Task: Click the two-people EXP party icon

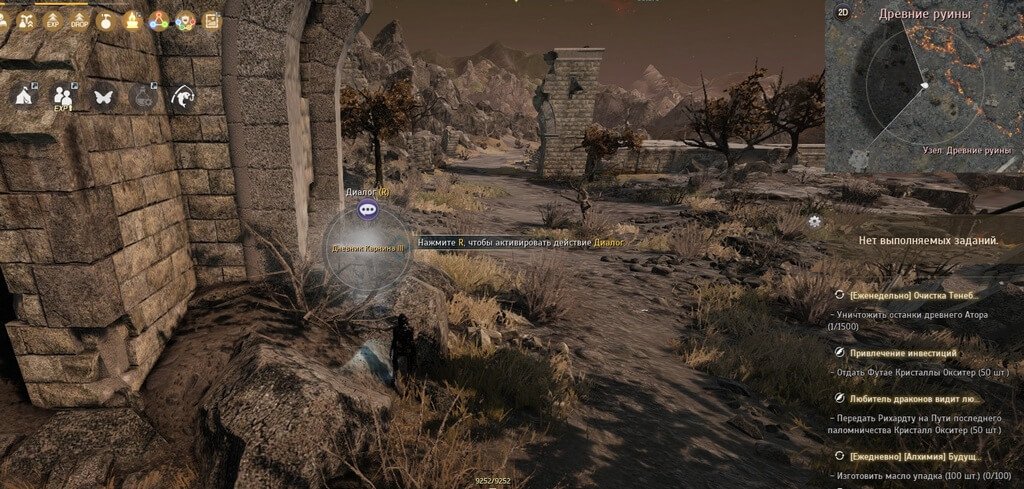Action: coord(63,96)
